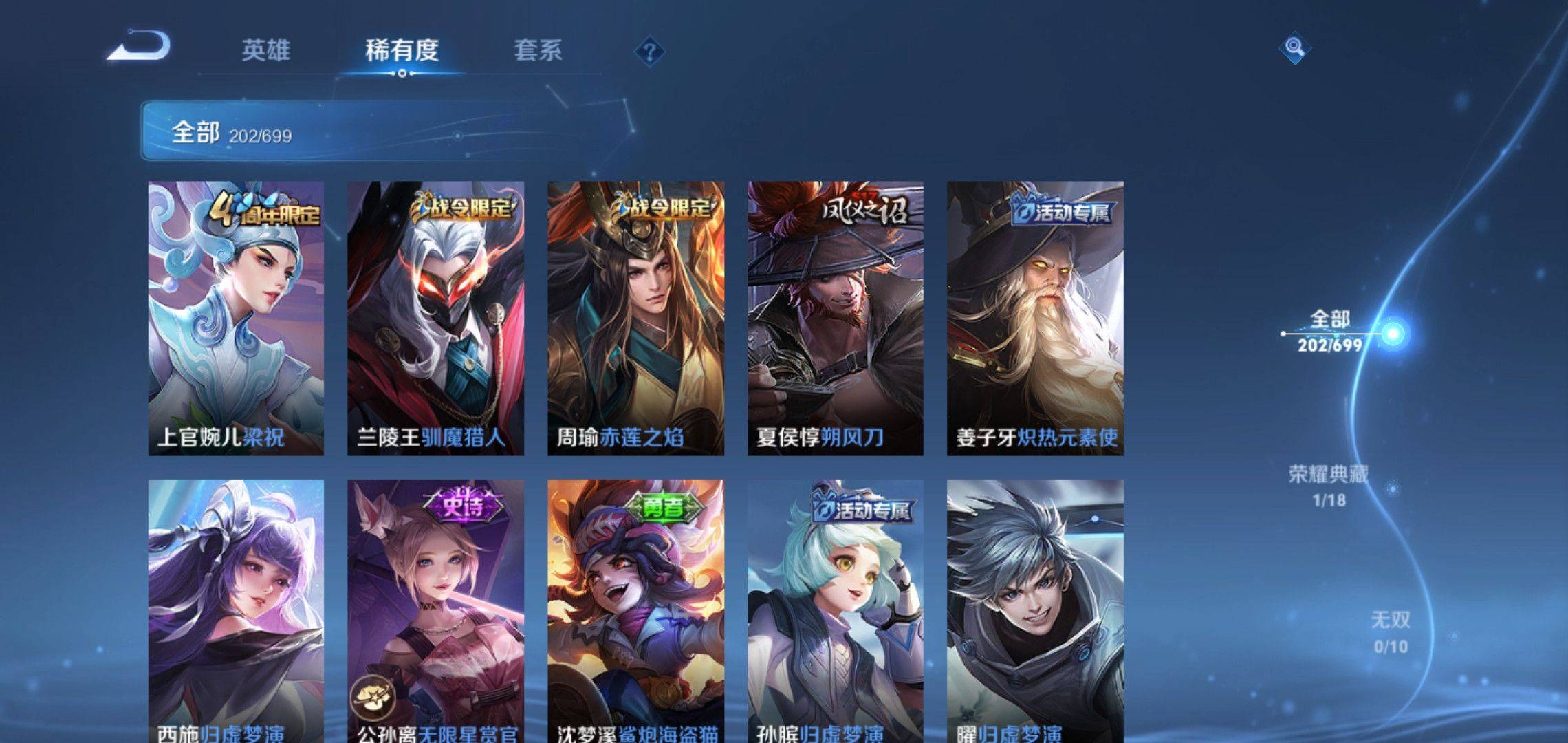
Task: Open the question mark help icon
Action: click(x=649, y=52)
